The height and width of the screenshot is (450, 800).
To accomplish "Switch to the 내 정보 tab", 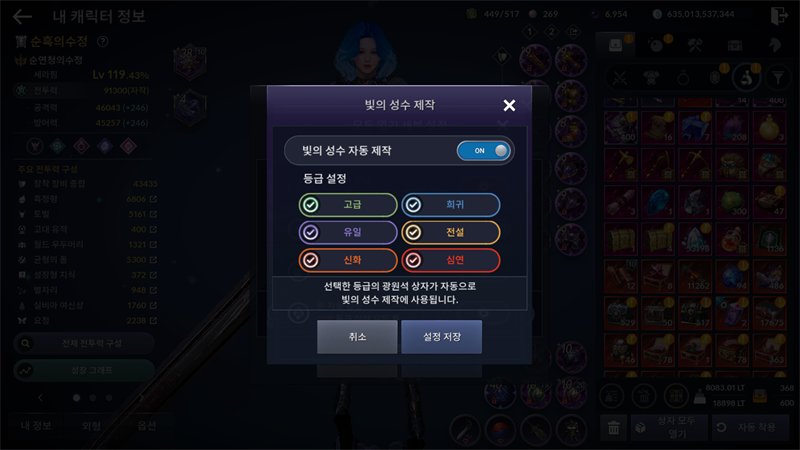I will pyautogui.click(x=37, y=425).
